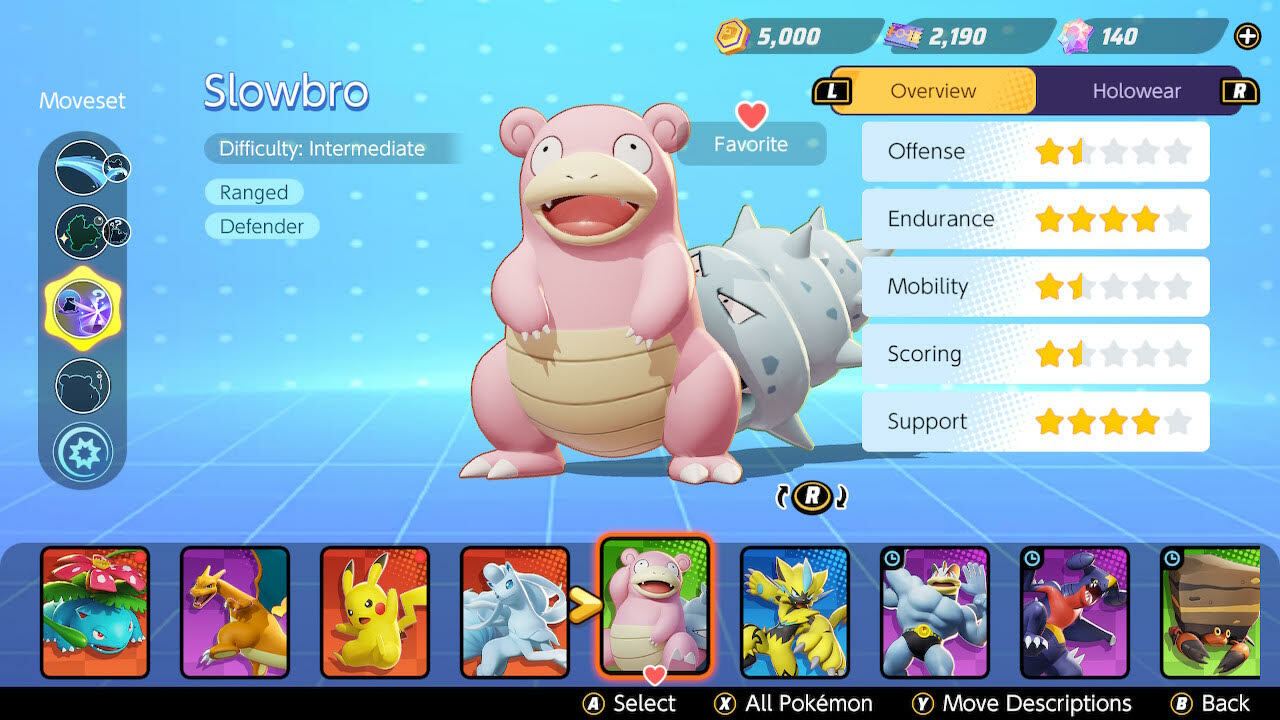
Task: Select the Machamp card
Action: (935, 611)
